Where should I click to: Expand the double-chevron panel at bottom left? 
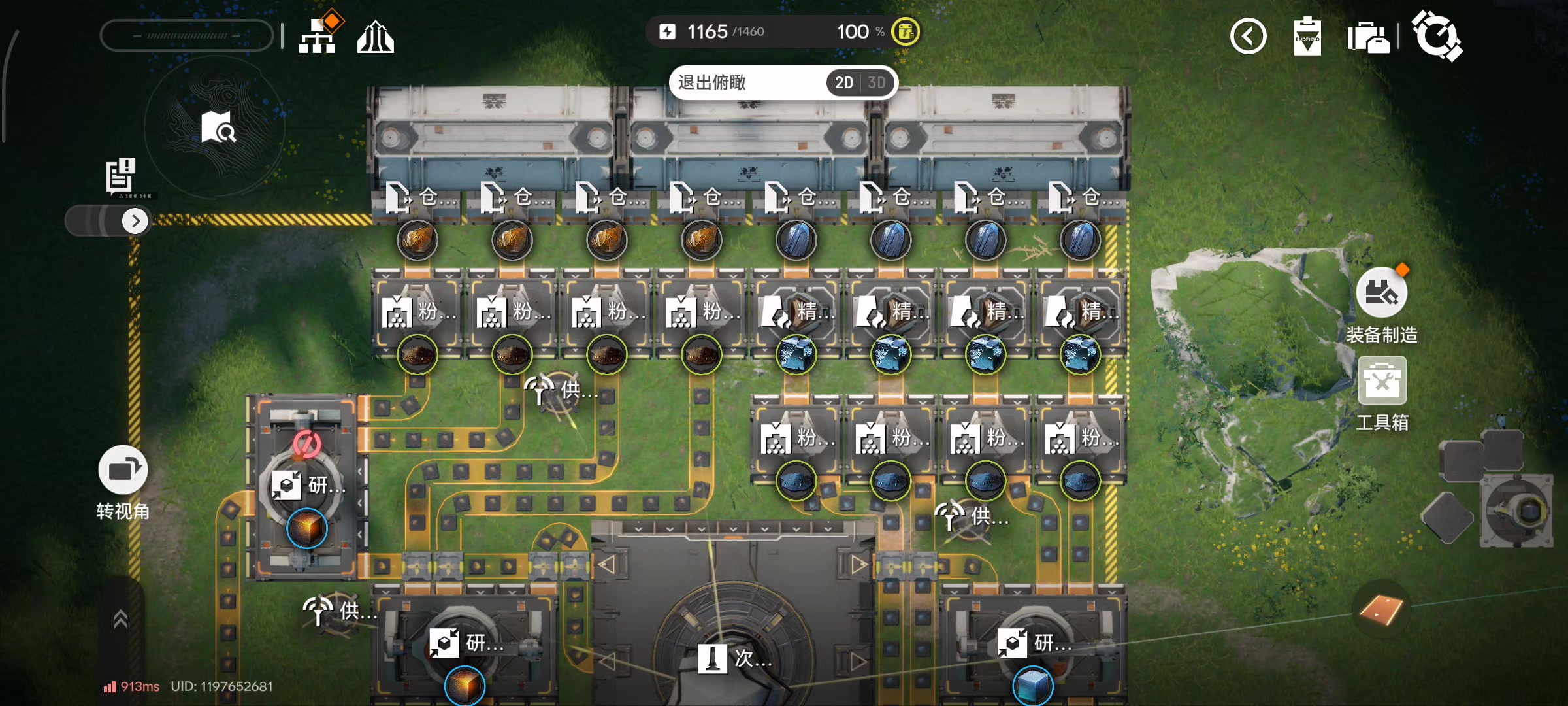click(121, 618)
